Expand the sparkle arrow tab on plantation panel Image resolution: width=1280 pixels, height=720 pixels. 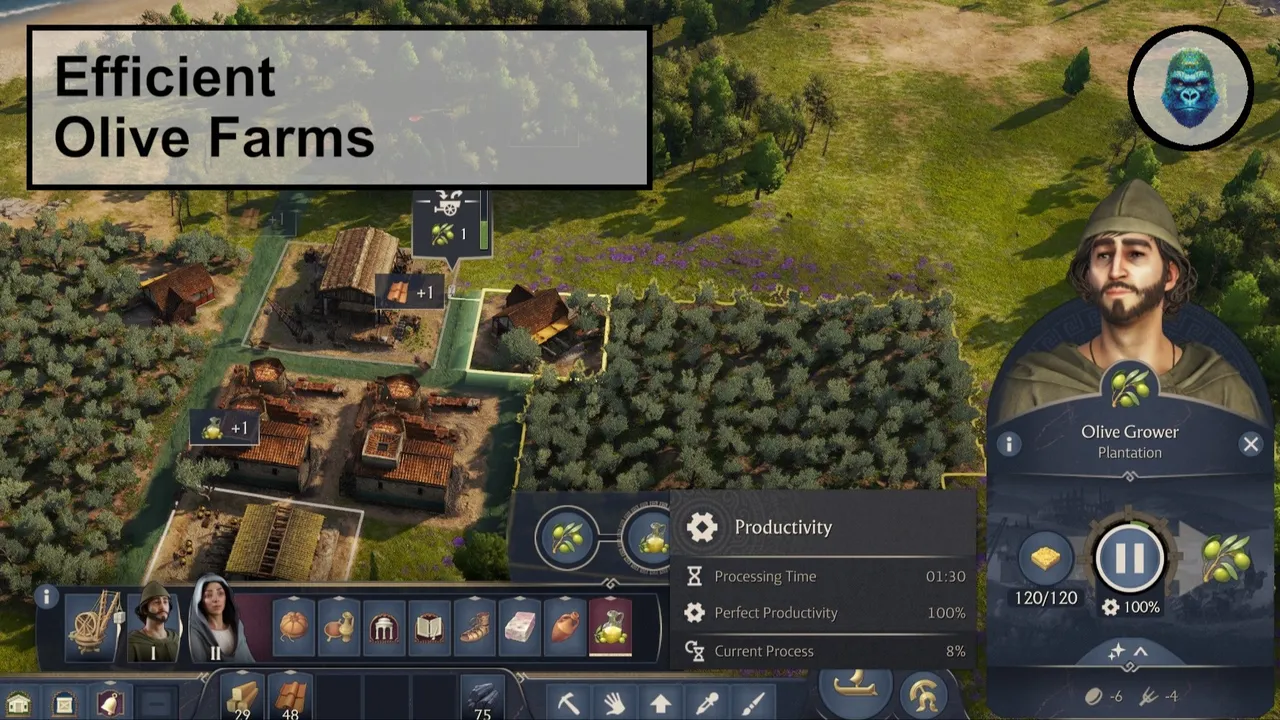(x=1128, y=652)
